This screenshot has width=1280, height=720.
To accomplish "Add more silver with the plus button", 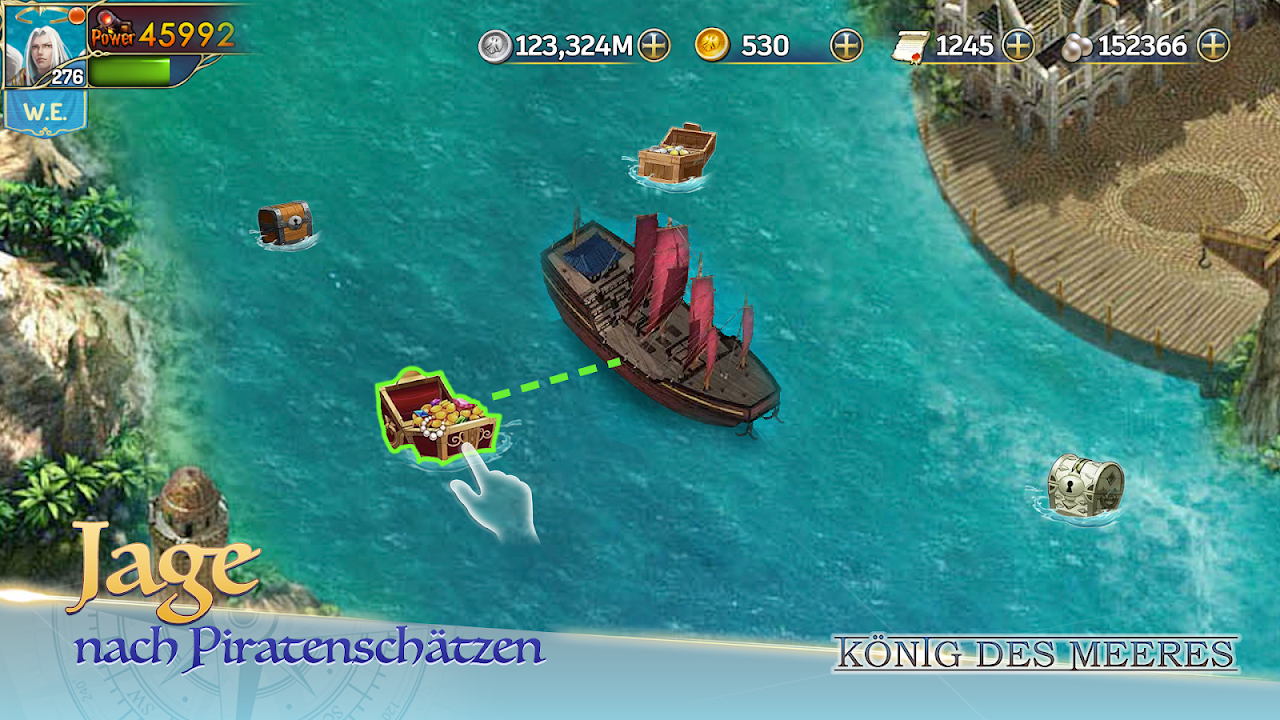I will coord(654,45).
